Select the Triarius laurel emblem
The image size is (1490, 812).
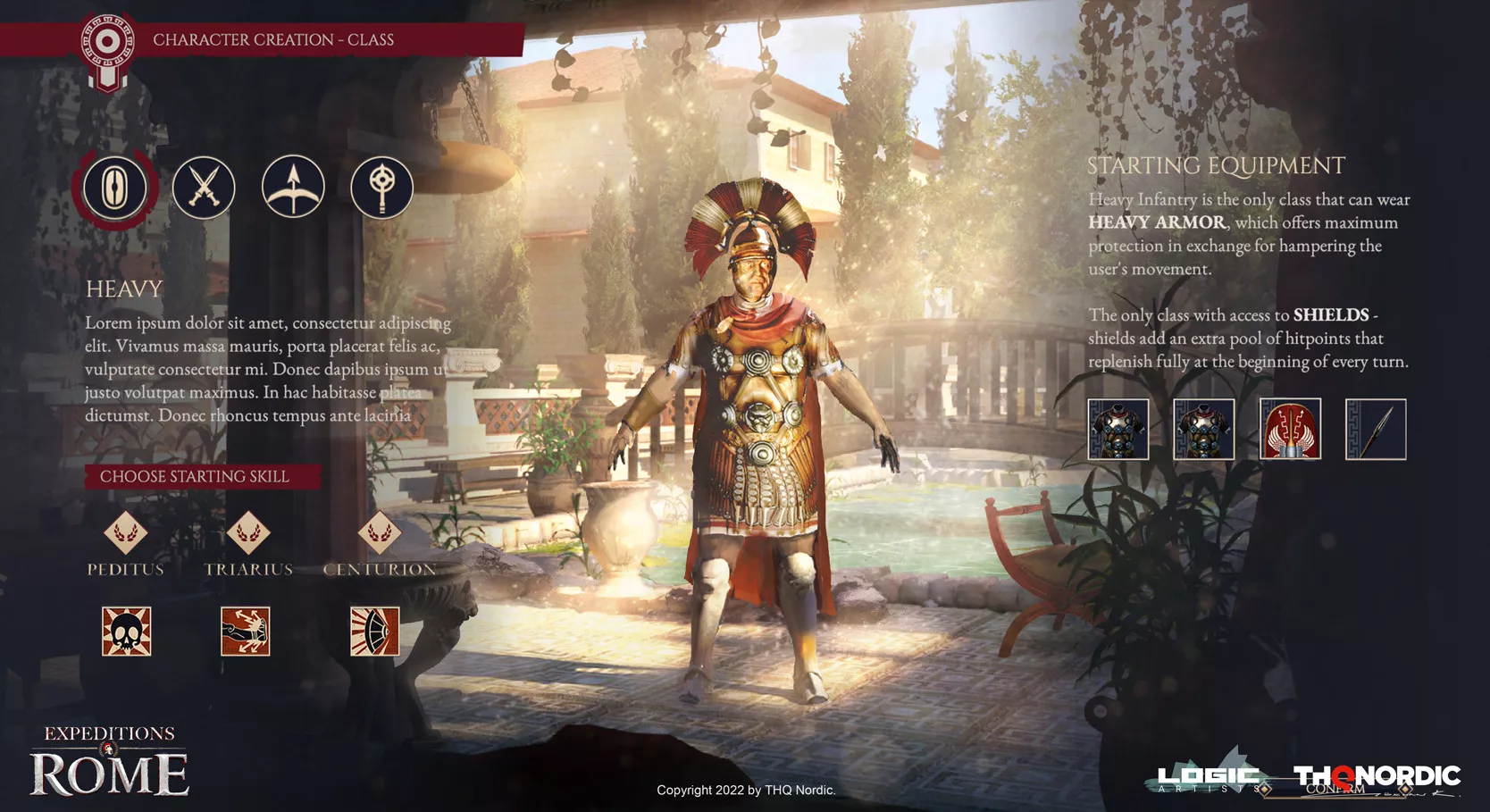point(247,533)
